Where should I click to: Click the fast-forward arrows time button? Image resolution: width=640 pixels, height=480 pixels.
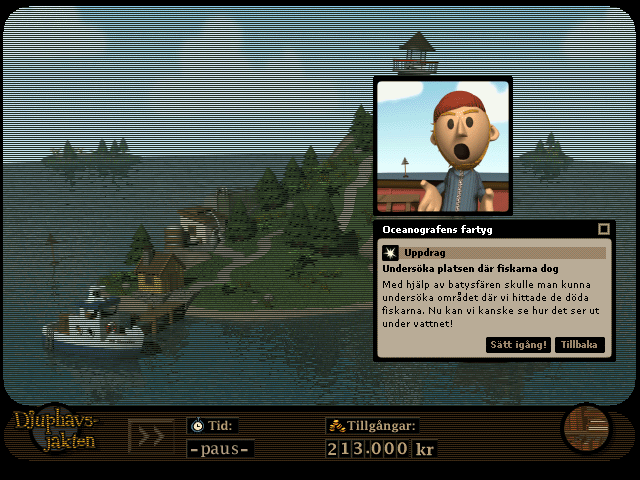(151, 437)
